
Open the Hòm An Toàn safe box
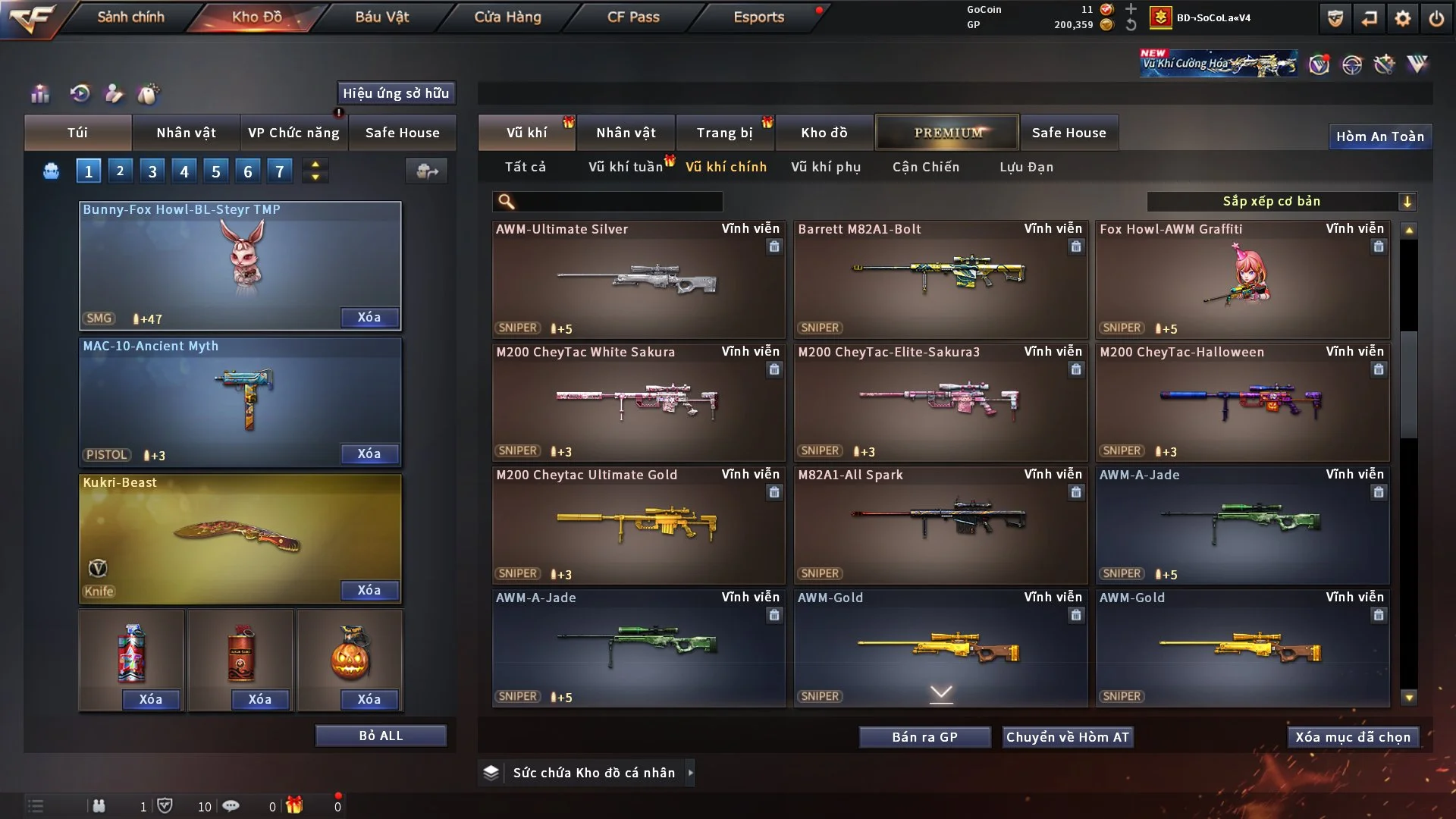[x=1379, y=136]
